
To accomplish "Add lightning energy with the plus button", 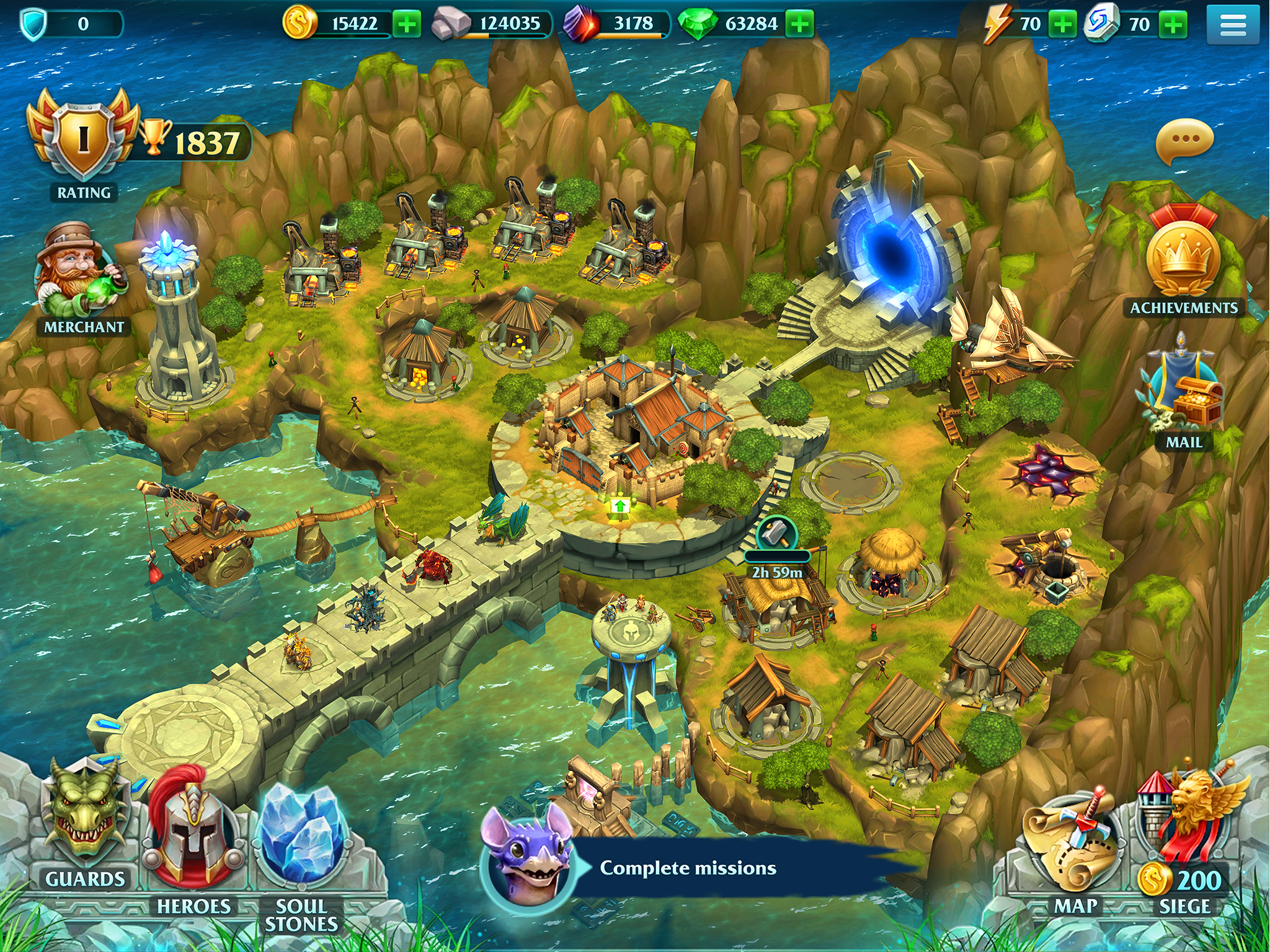I will click(x=1062, y=25).
